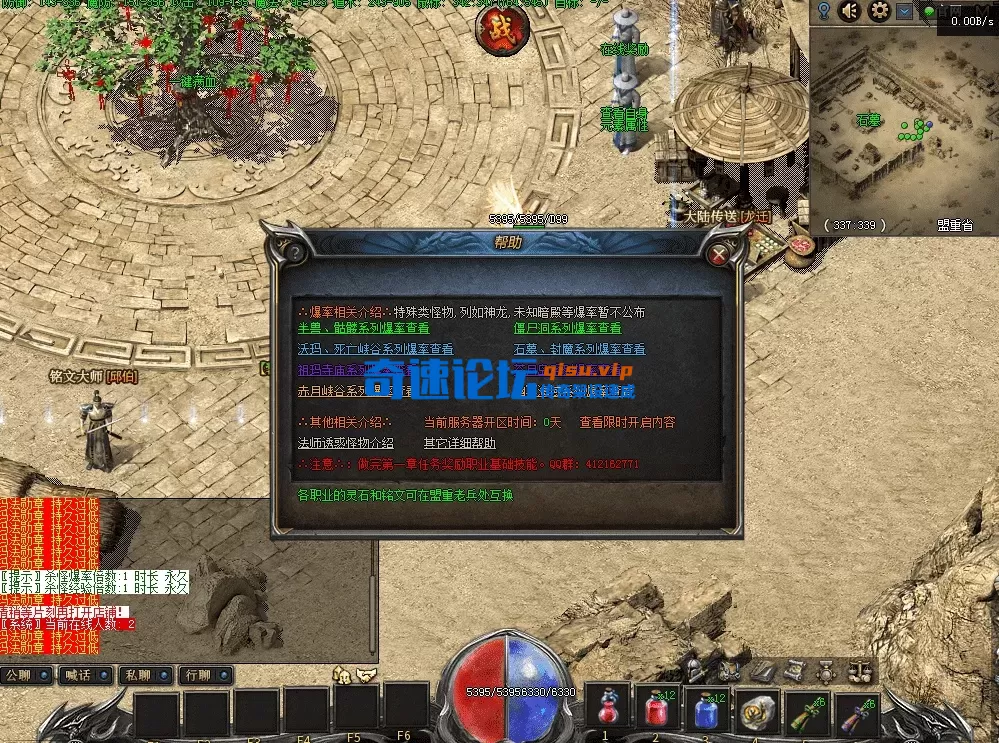999x743 pixels.
Task: Switch to 喊话 chat channel
Action: point(86,675)
